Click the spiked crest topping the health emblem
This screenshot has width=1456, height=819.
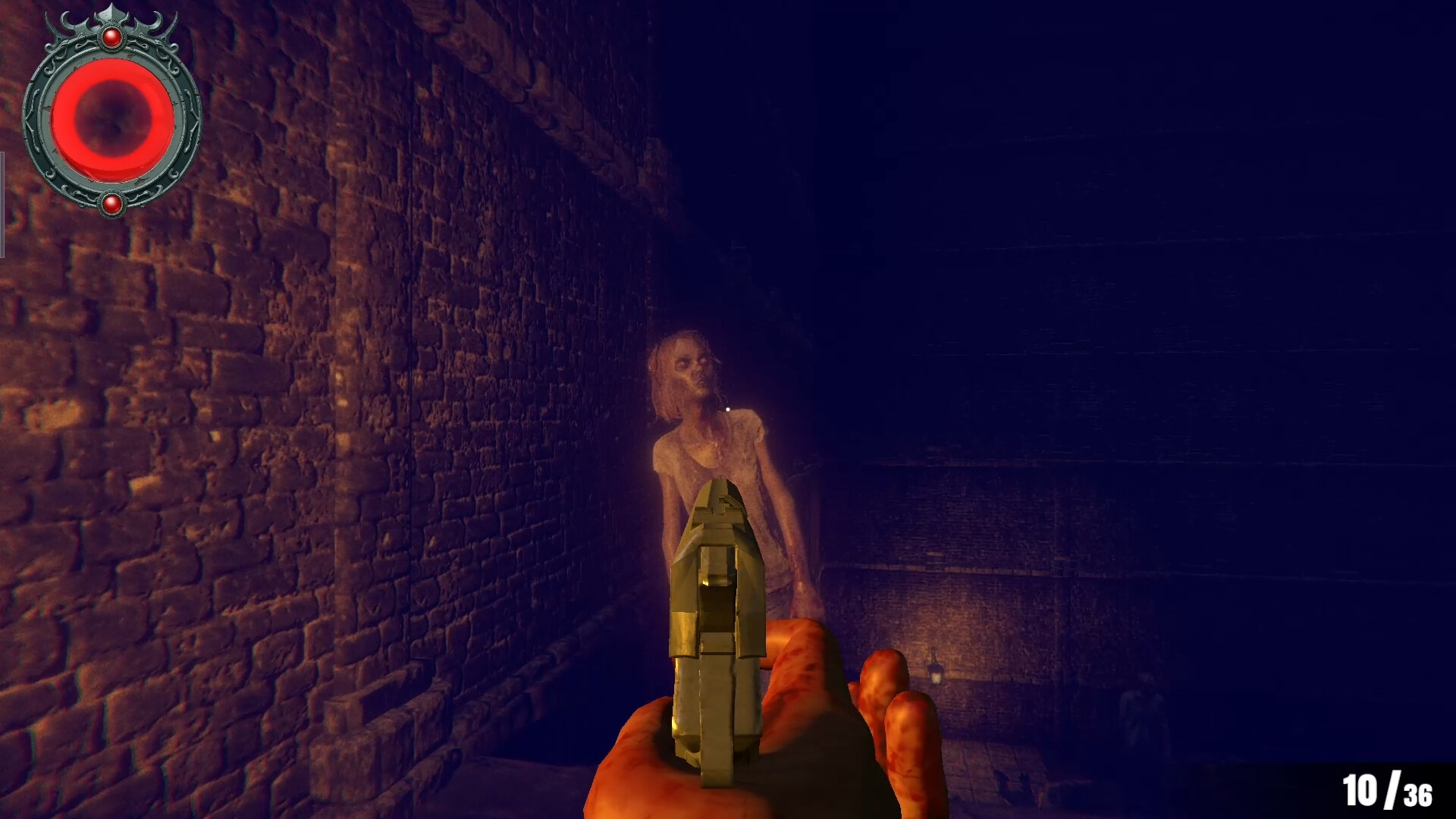112,15
